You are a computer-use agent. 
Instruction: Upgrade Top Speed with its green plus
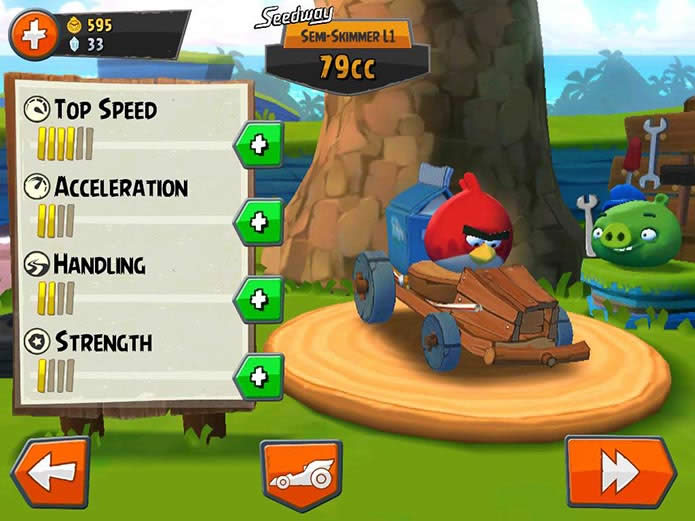(x=258, y=145)
